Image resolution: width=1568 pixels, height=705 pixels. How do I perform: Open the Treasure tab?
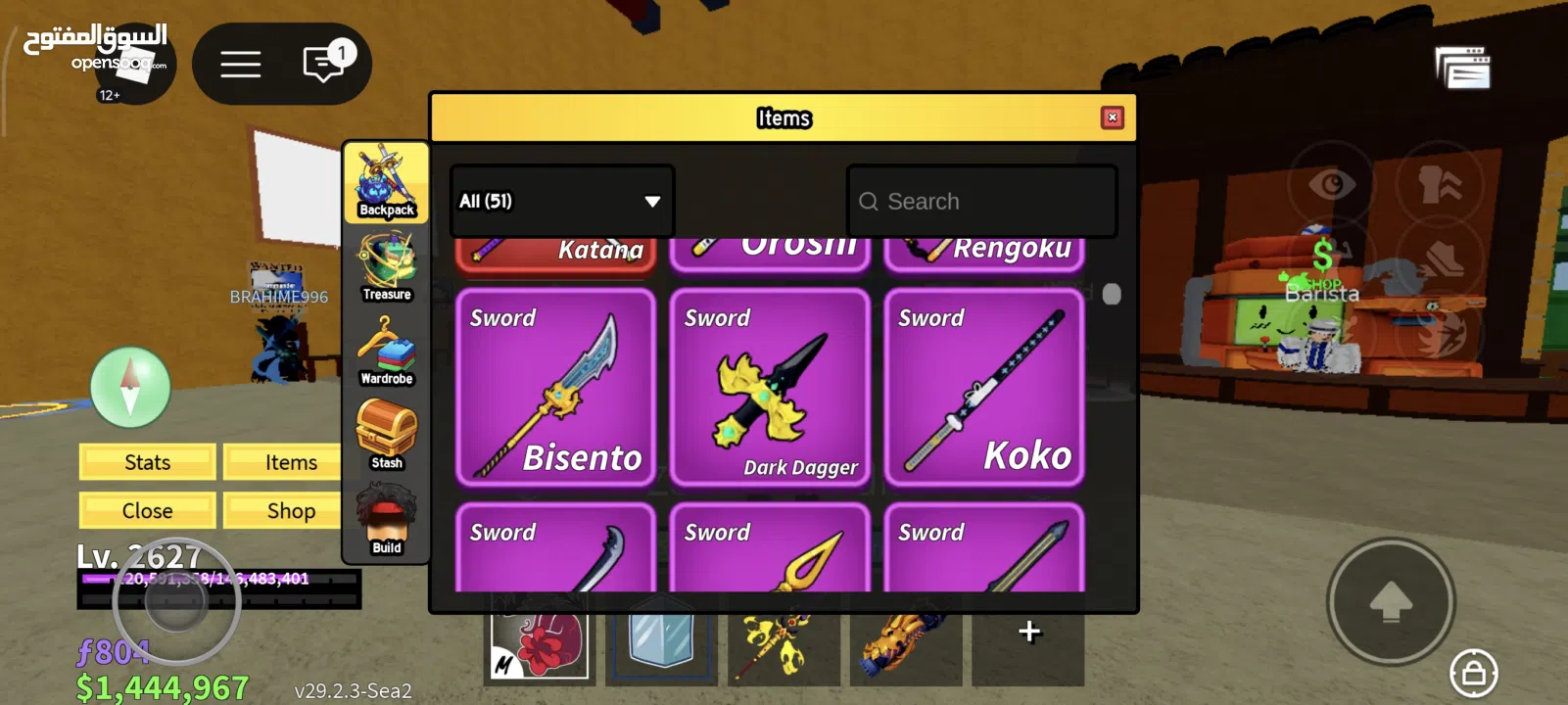click(387, 266)
